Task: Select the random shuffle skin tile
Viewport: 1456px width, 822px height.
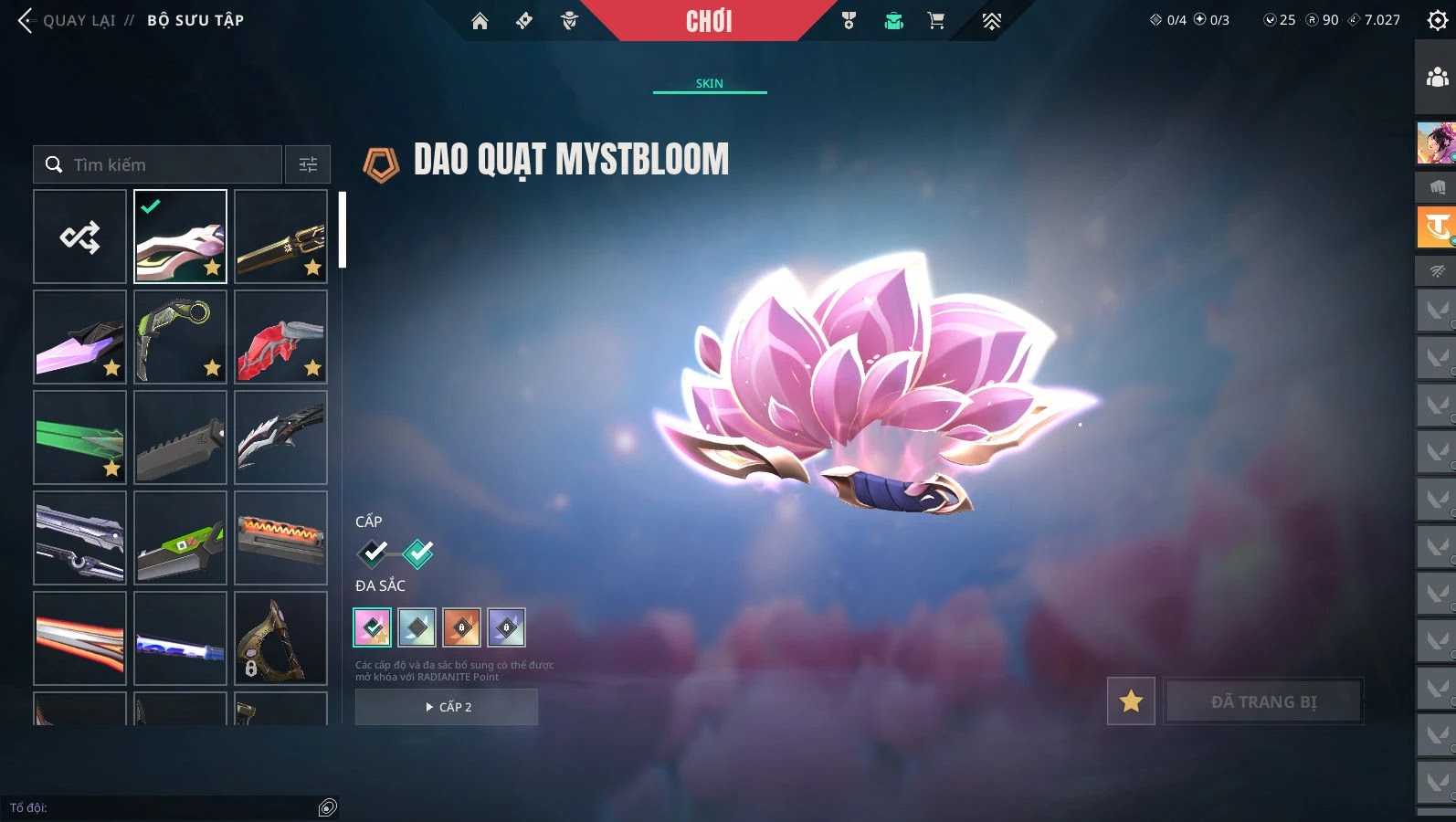Action: point(80,237)
